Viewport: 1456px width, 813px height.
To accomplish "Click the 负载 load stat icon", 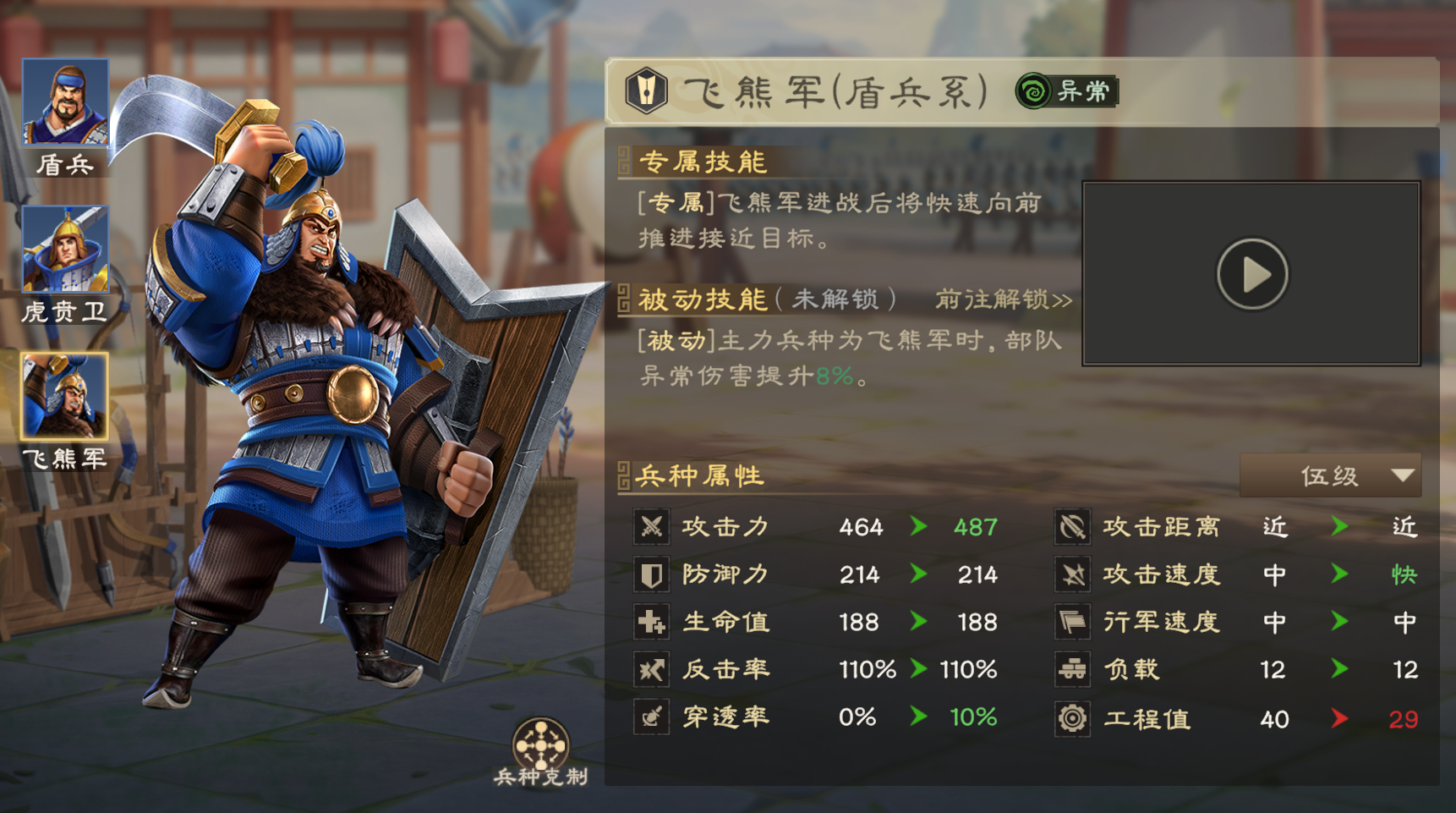I will click(1072, 669).
